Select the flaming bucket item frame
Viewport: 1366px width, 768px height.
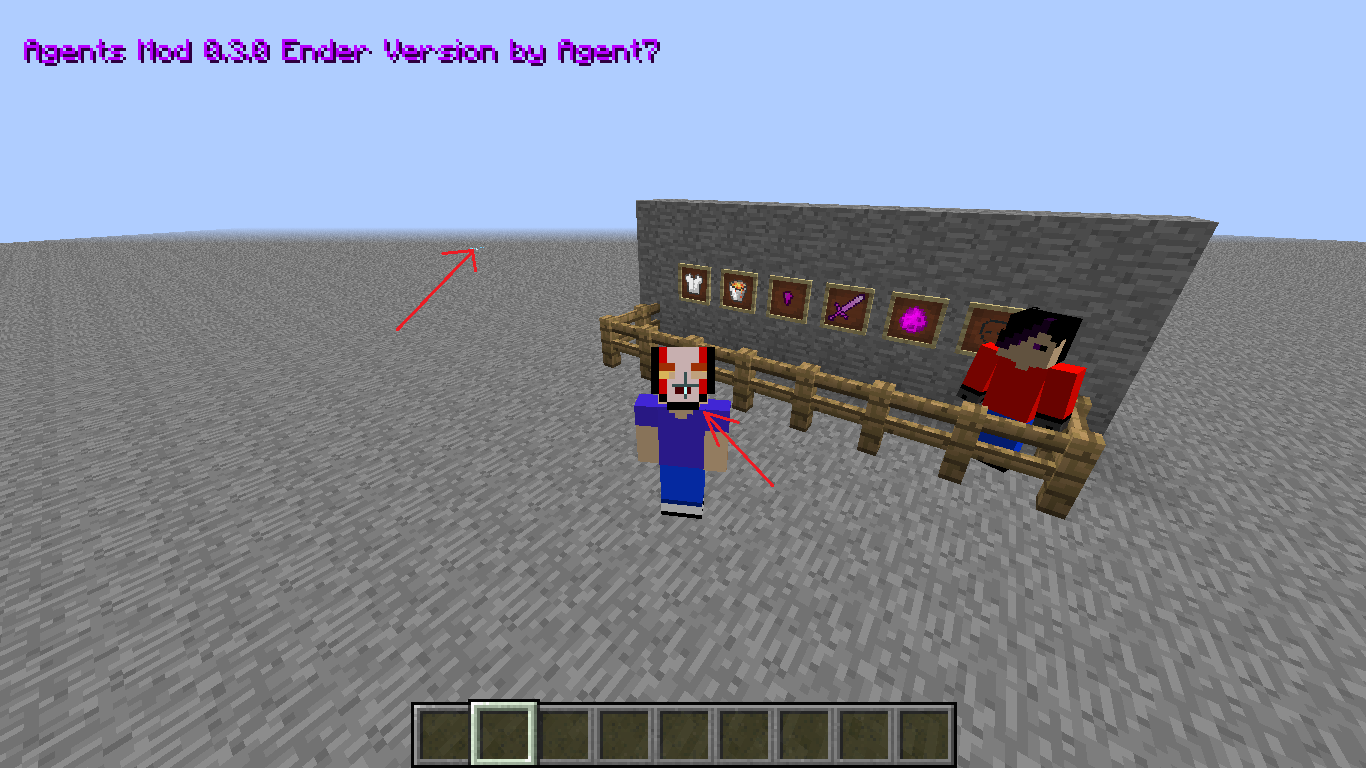point(740,291)
